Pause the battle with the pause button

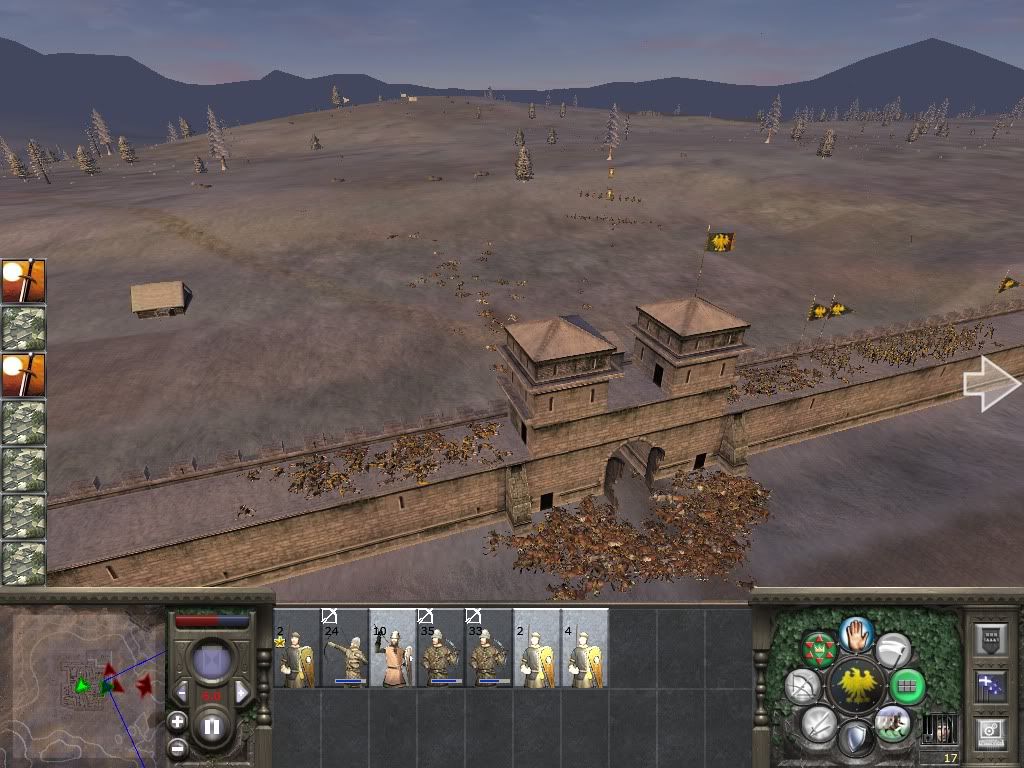(x=212, y=728)
